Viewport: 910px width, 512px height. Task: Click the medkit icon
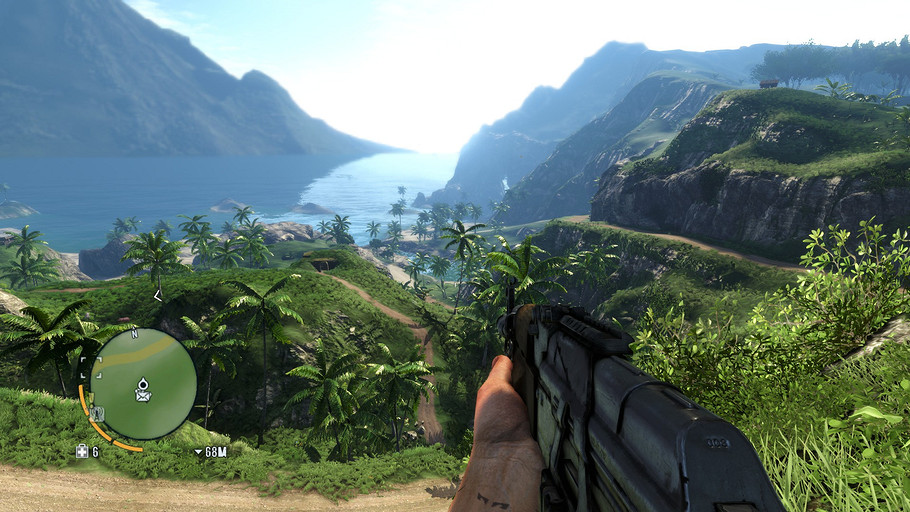point(82,451)
